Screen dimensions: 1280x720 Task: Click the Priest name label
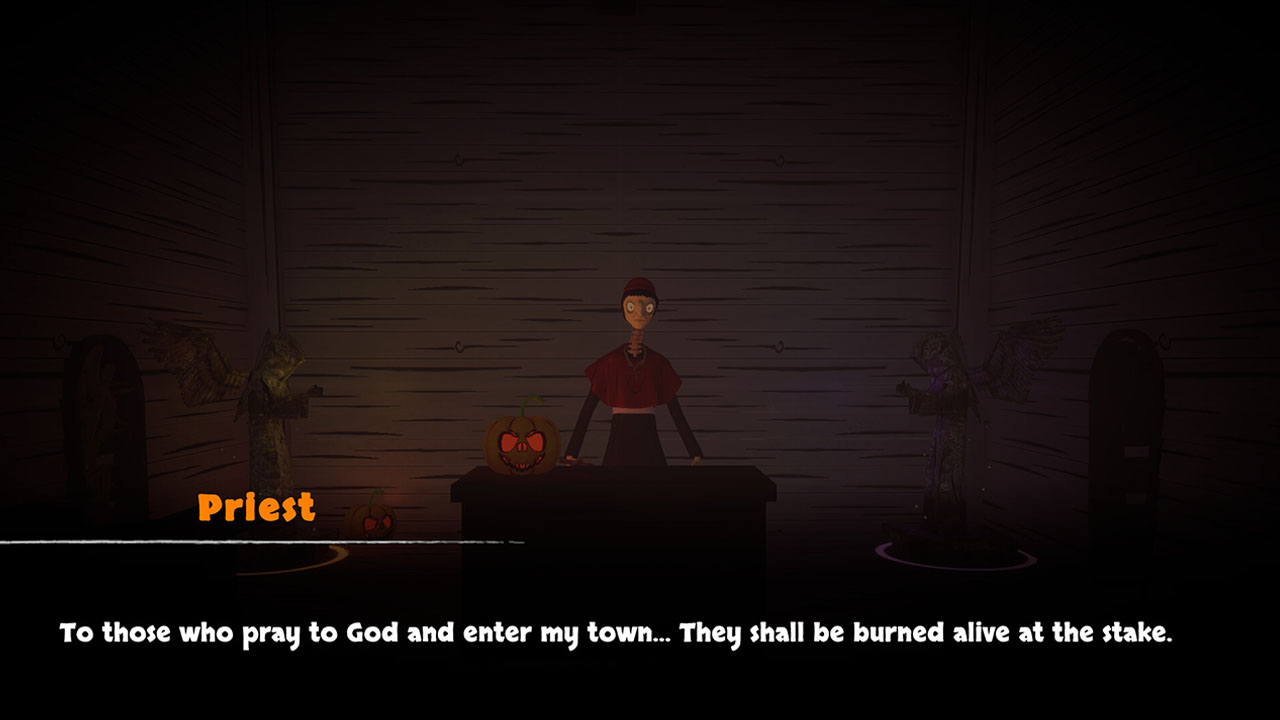click(x=258, y=508)
